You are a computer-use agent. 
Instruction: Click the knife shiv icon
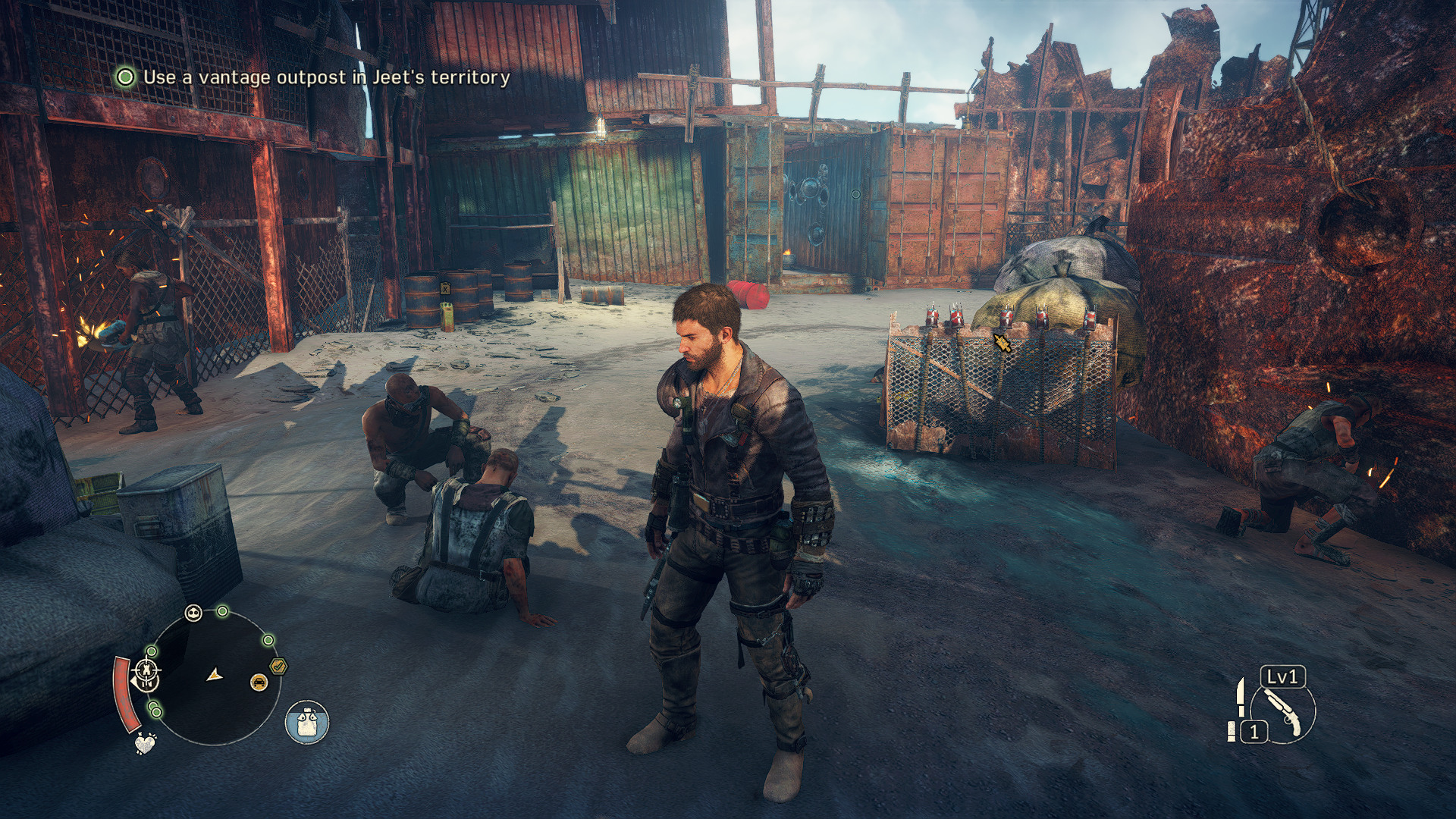[x=1240, y=697]
